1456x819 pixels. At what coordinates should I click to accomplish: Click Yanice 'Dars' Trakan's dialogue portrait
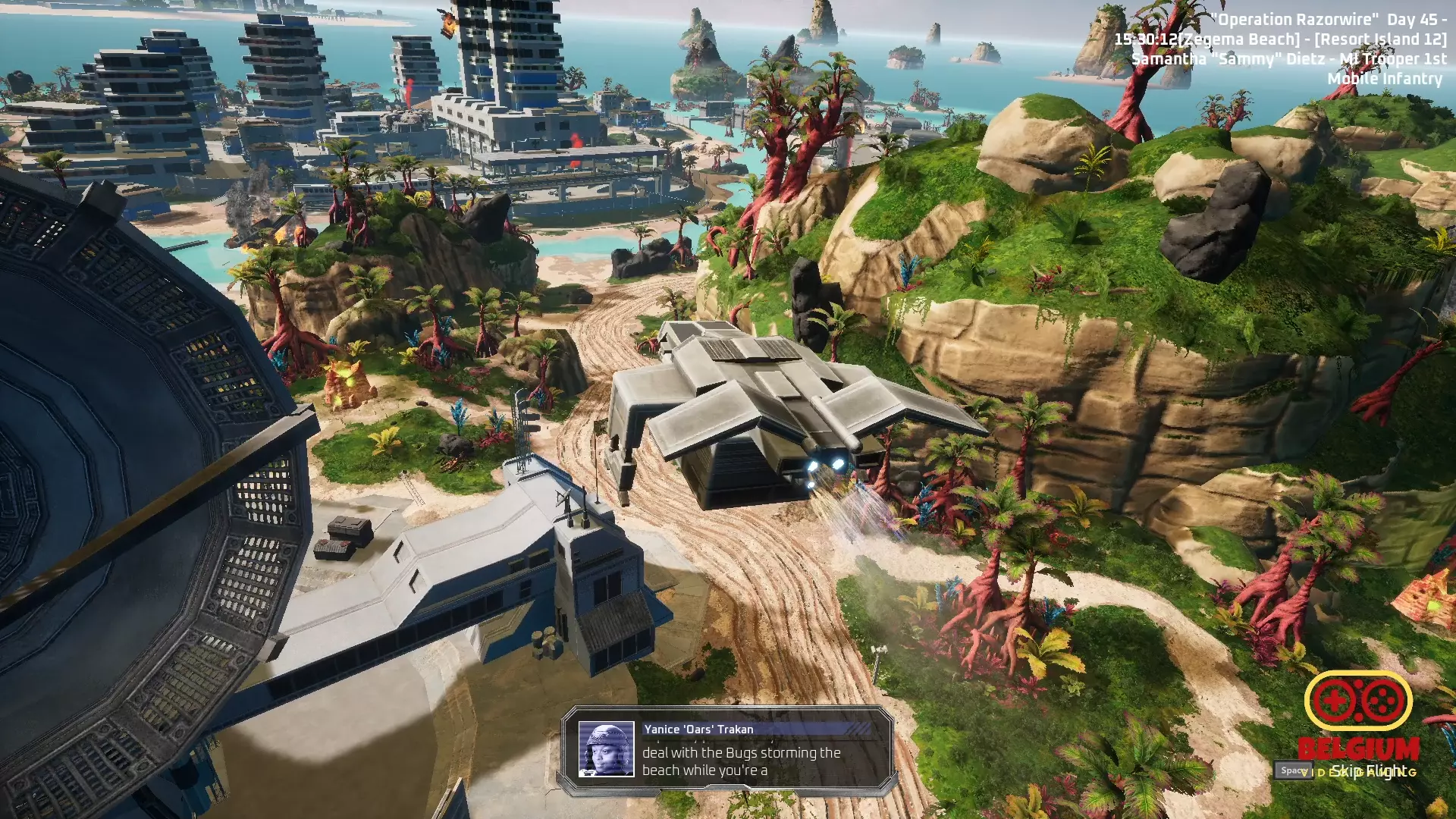point(606,749)
